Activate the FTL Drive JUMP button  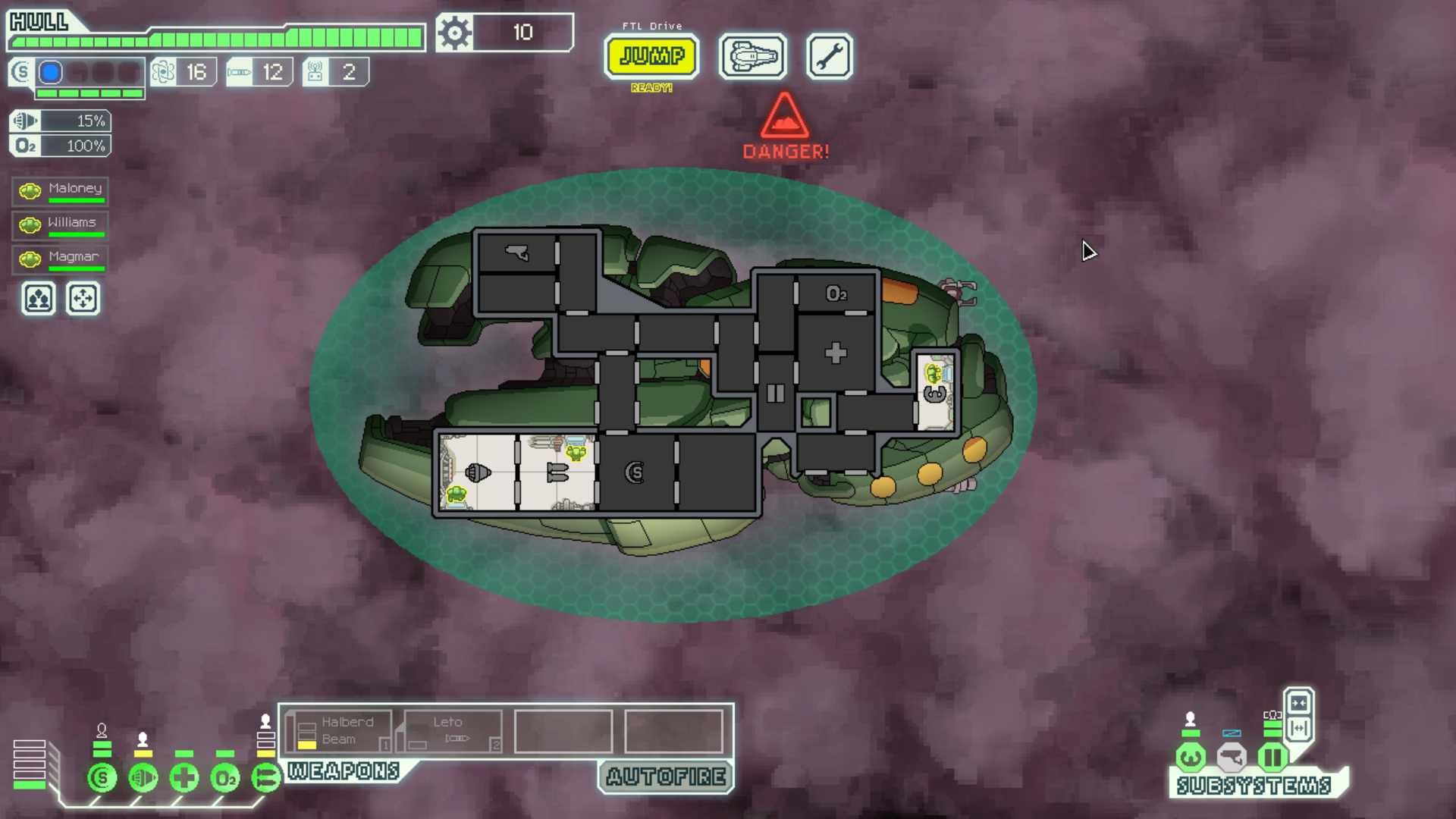coord(651,56)
